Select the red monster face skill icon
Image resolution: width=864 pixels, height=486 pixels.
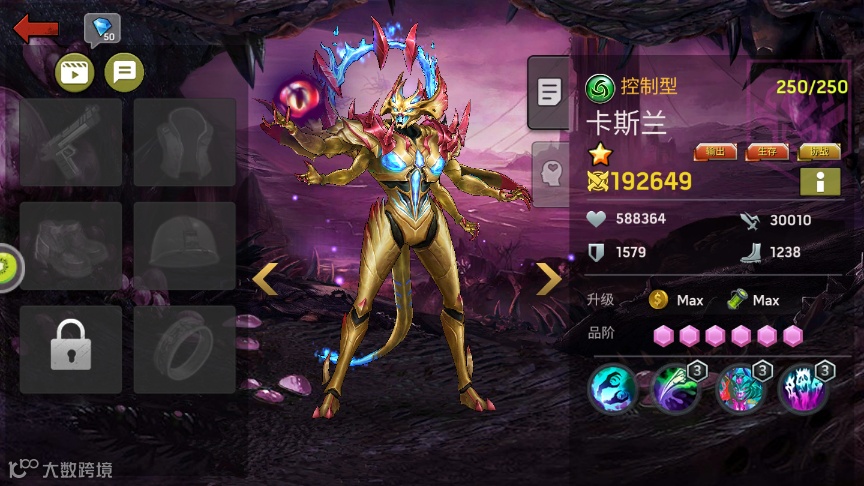coord(741,388)
